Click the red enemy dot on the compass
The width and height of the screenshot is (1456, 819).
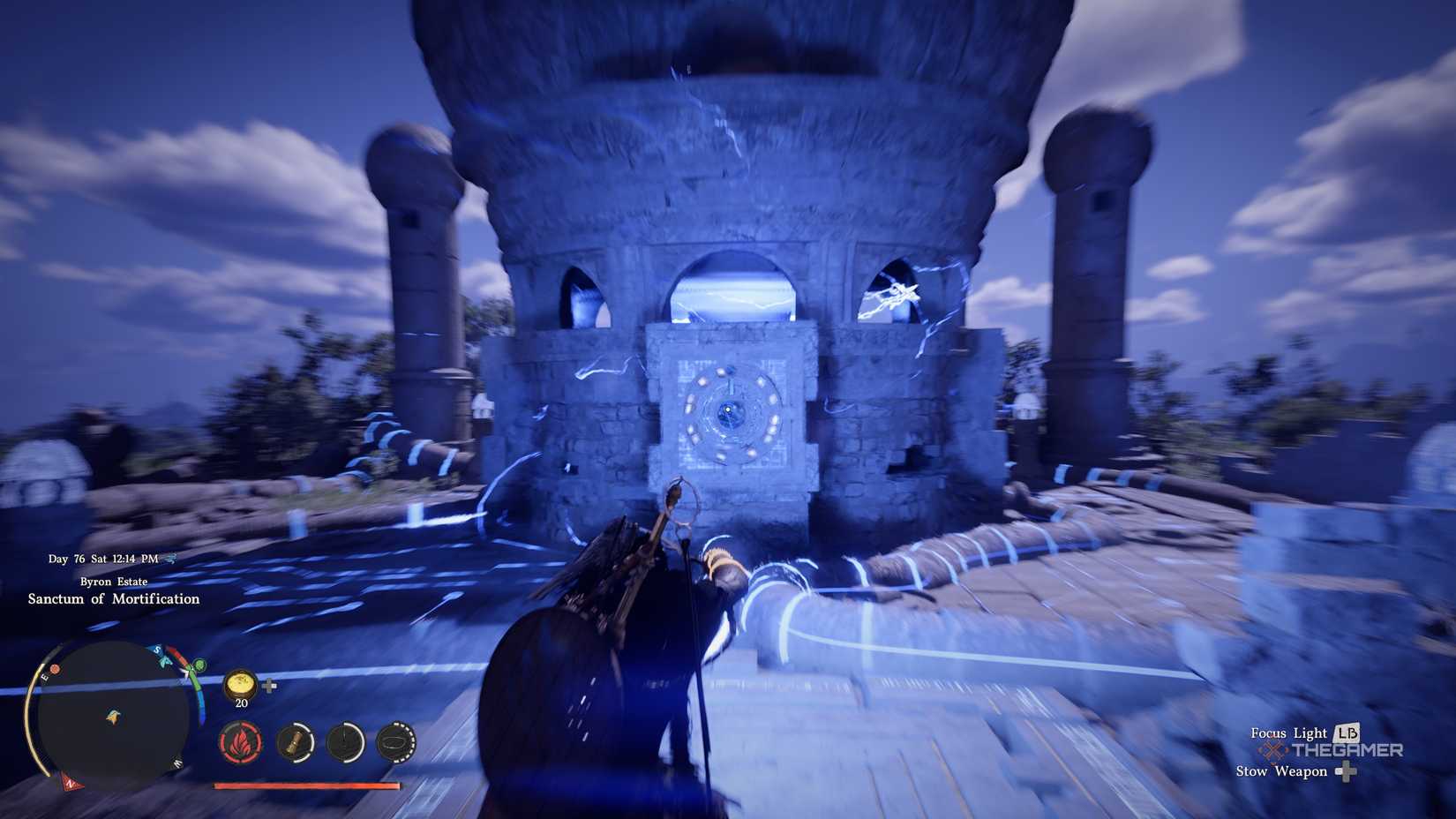(x=55, y=670)
